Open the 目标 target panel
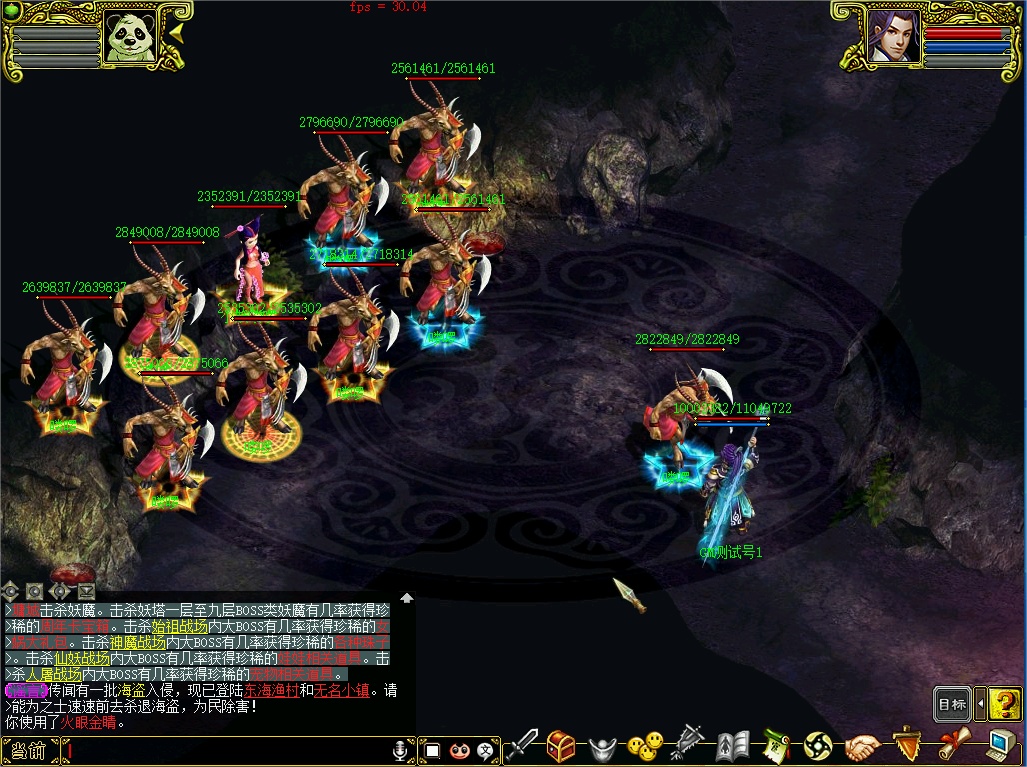 point(952,704)
